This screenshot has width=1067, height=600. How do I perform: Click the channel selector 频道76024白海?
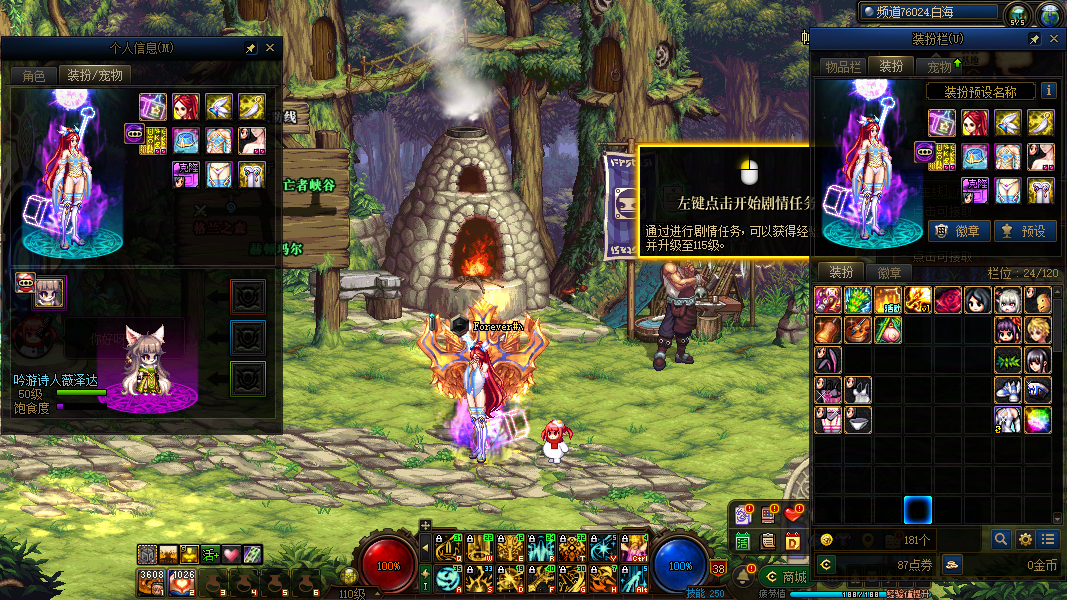click(929, 12)
